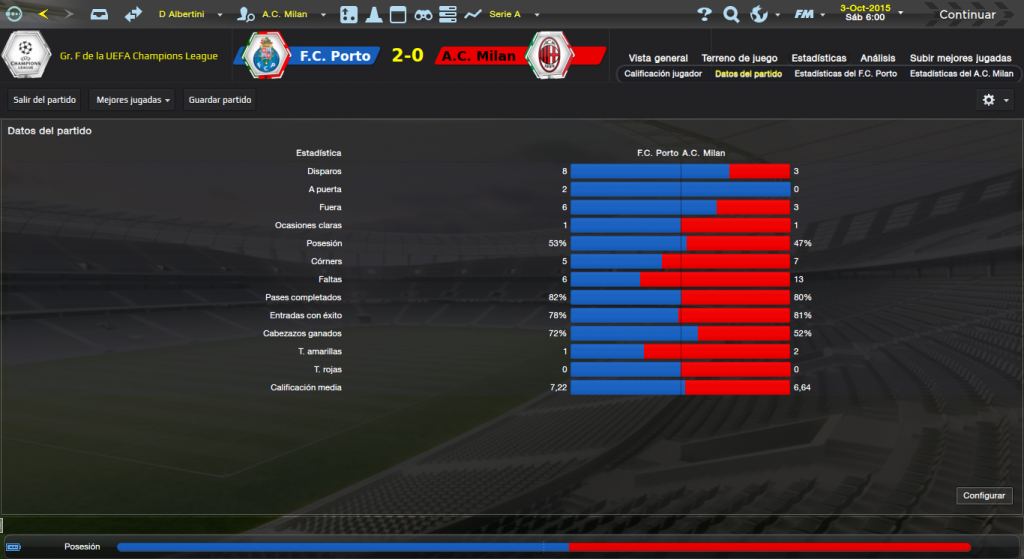Open Estadísticas del A.C. Milan

(961, 74)
